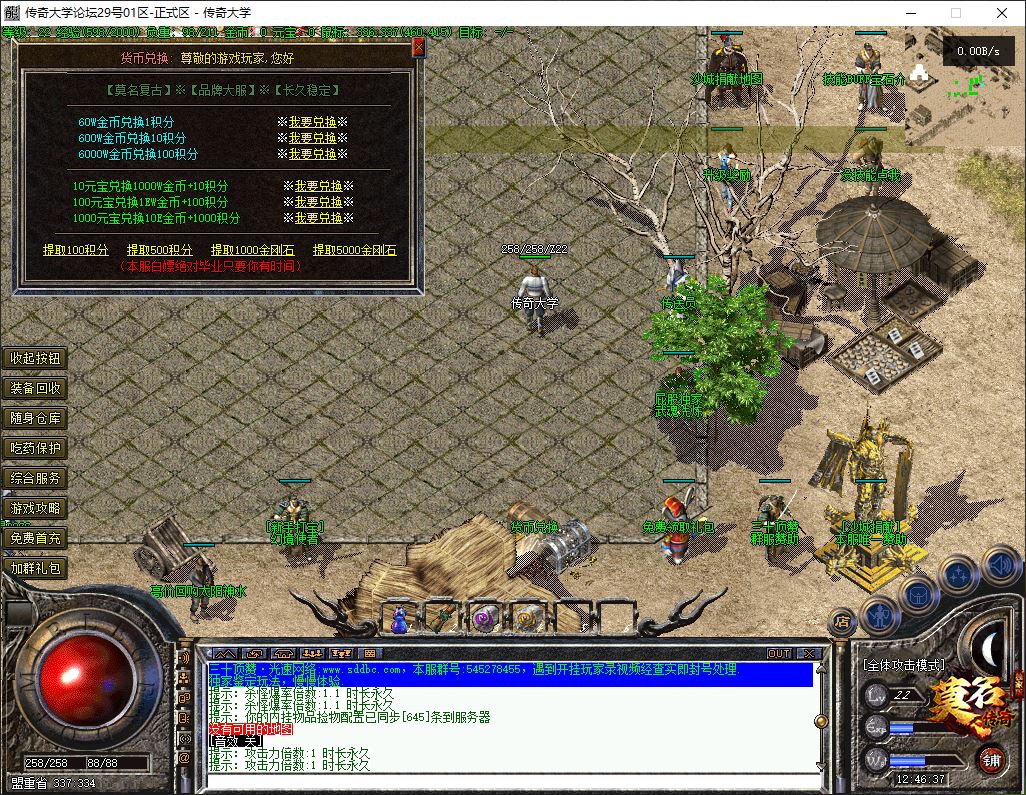Select the 提取1000金刚石 link

pyautogui.click(x=252, y=250)
